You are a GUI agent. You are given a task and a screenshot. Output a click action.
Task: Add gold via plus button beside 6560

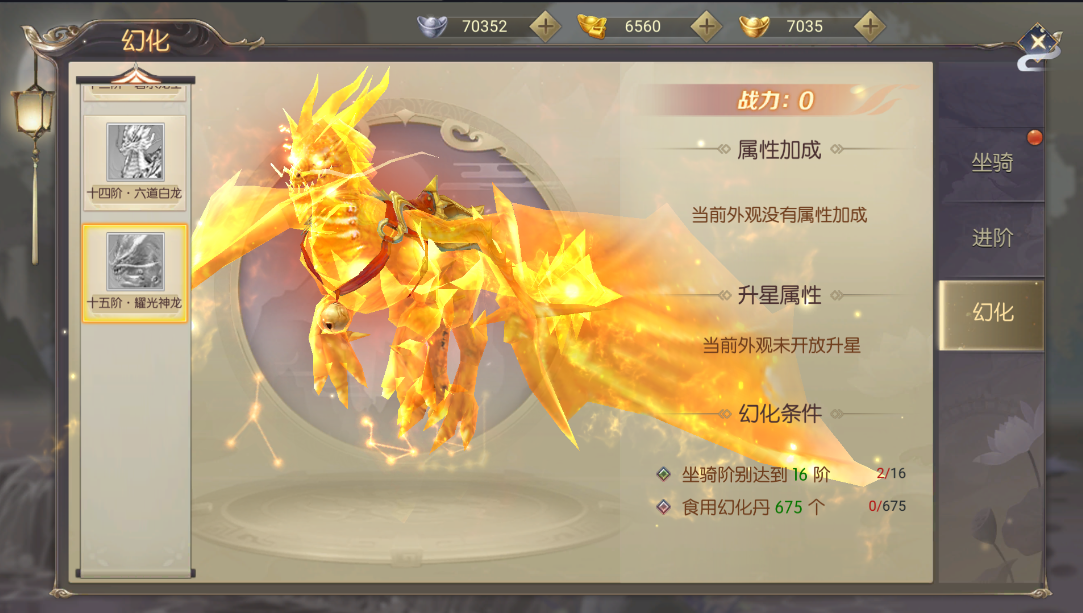coord(707,26)
